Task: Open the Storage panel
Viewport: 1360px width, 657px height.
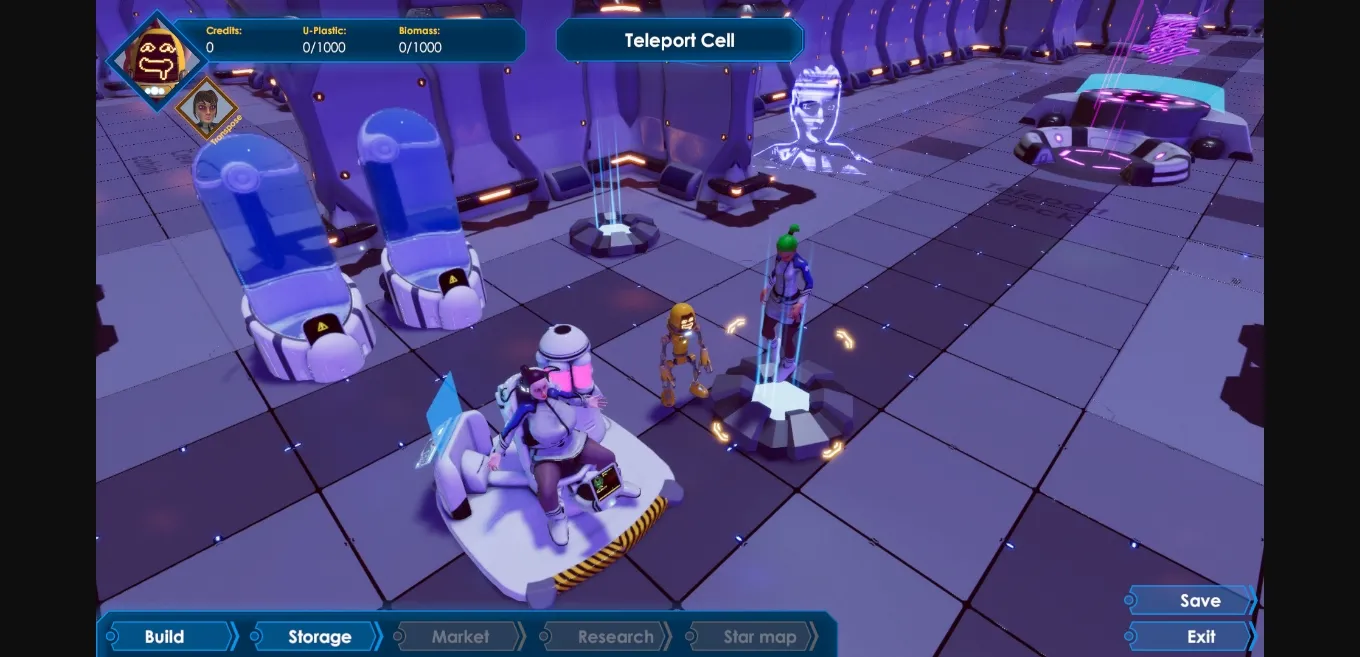Action: coord(318,637)
